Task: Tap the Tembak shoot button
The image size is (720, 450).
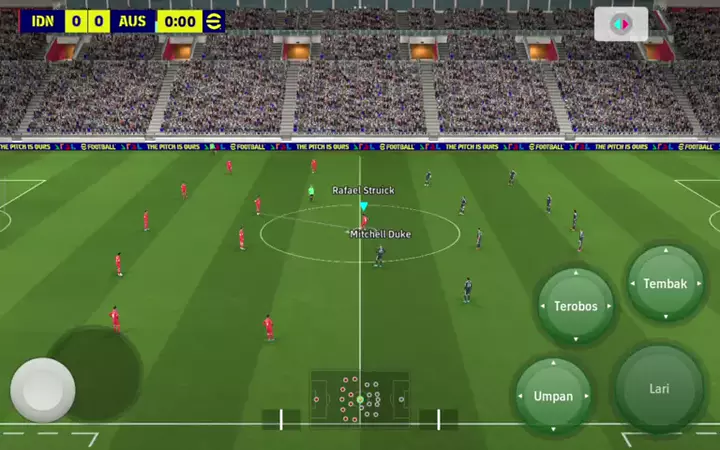Action: coord(665,284)
